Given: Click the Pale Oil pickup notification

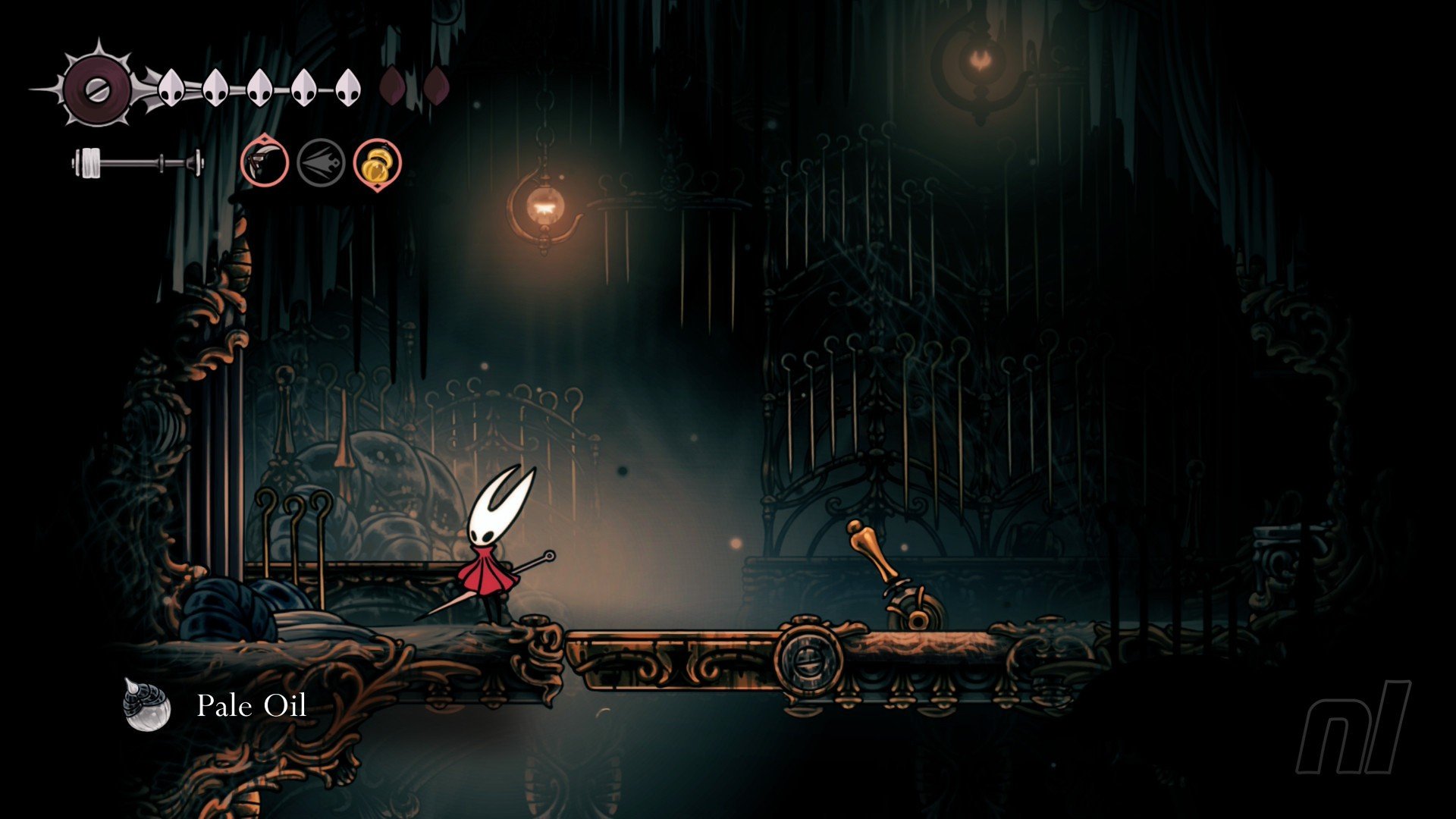Looking at the screenshot, I should tap(216, 706).
